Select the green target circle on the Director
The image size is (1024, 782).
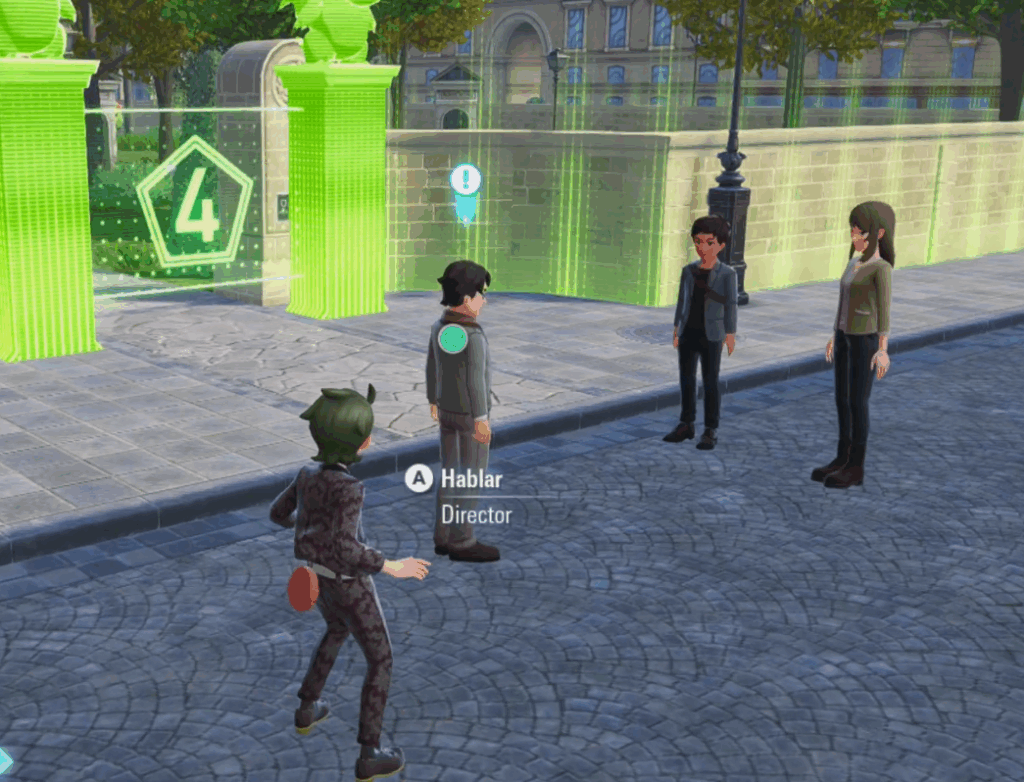click(453, 339)
